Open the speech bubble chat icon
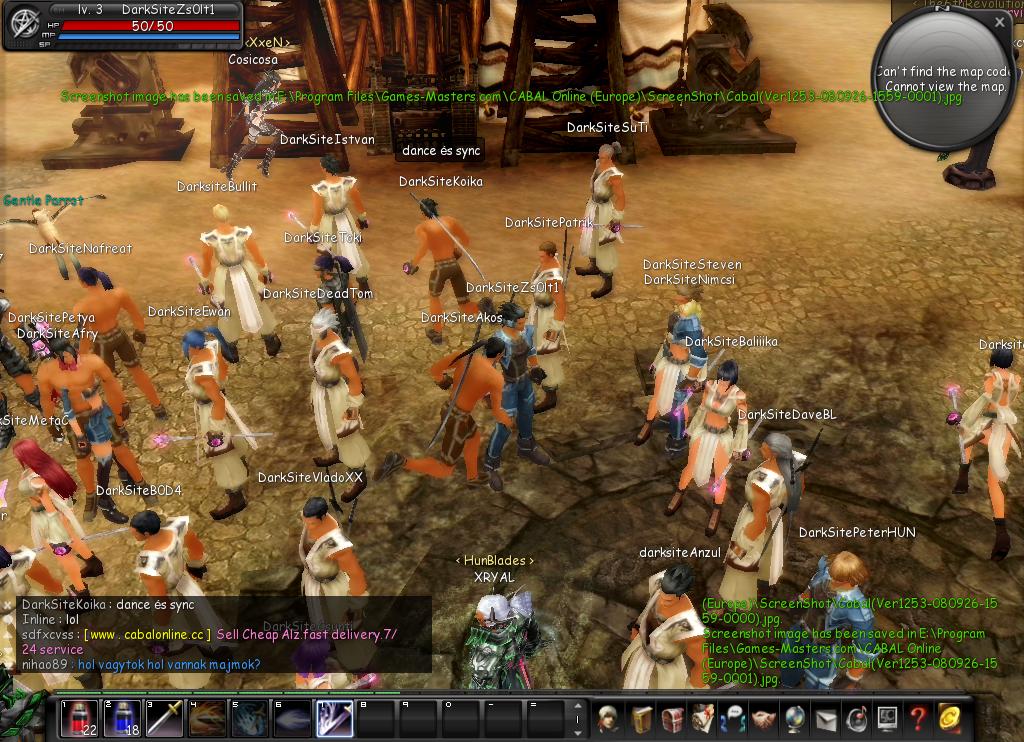This screenshot has width=1024, height=742. pos(734,718)
